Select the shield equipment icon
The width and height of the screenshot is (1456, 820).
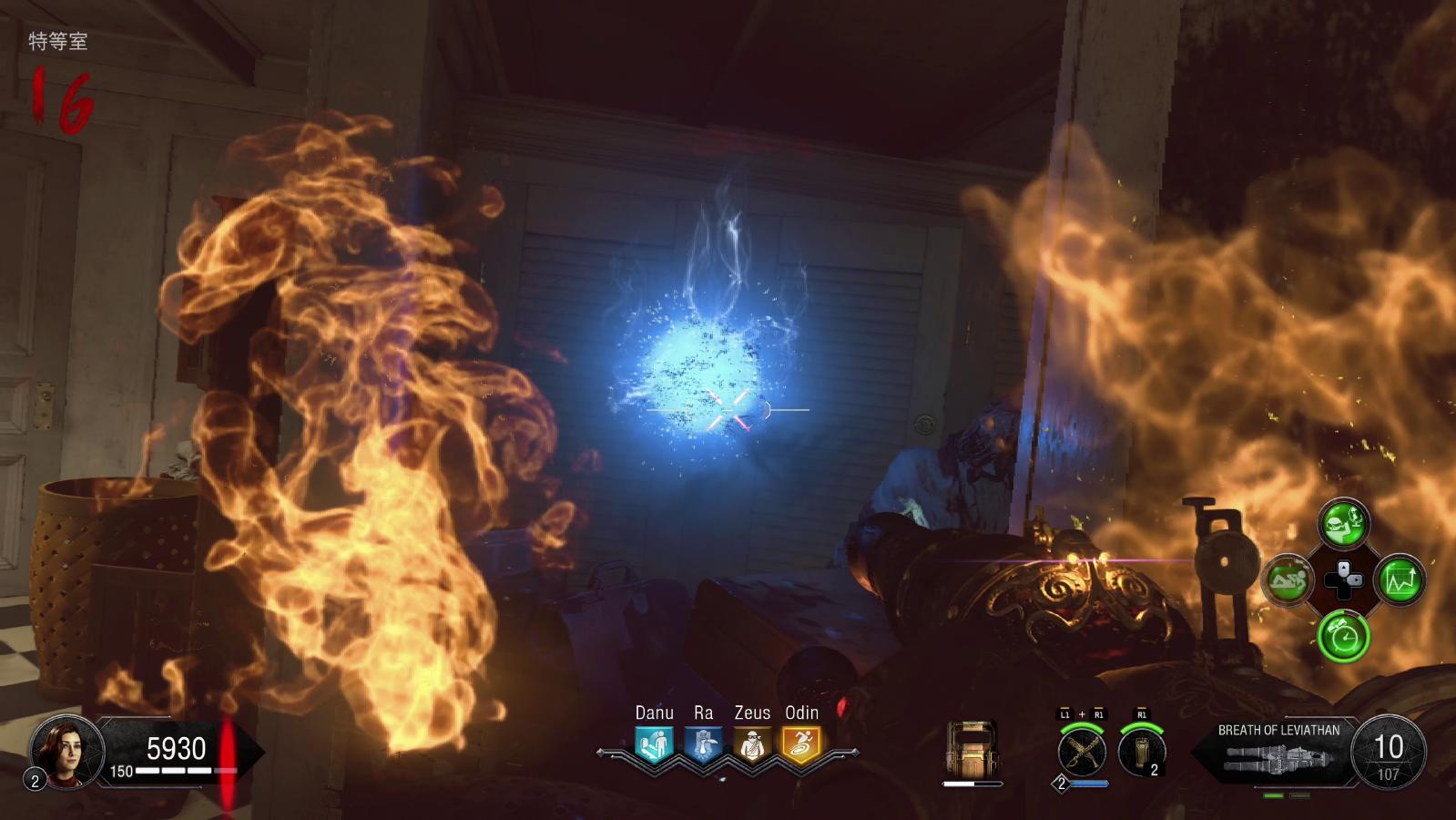coord(972,751)
